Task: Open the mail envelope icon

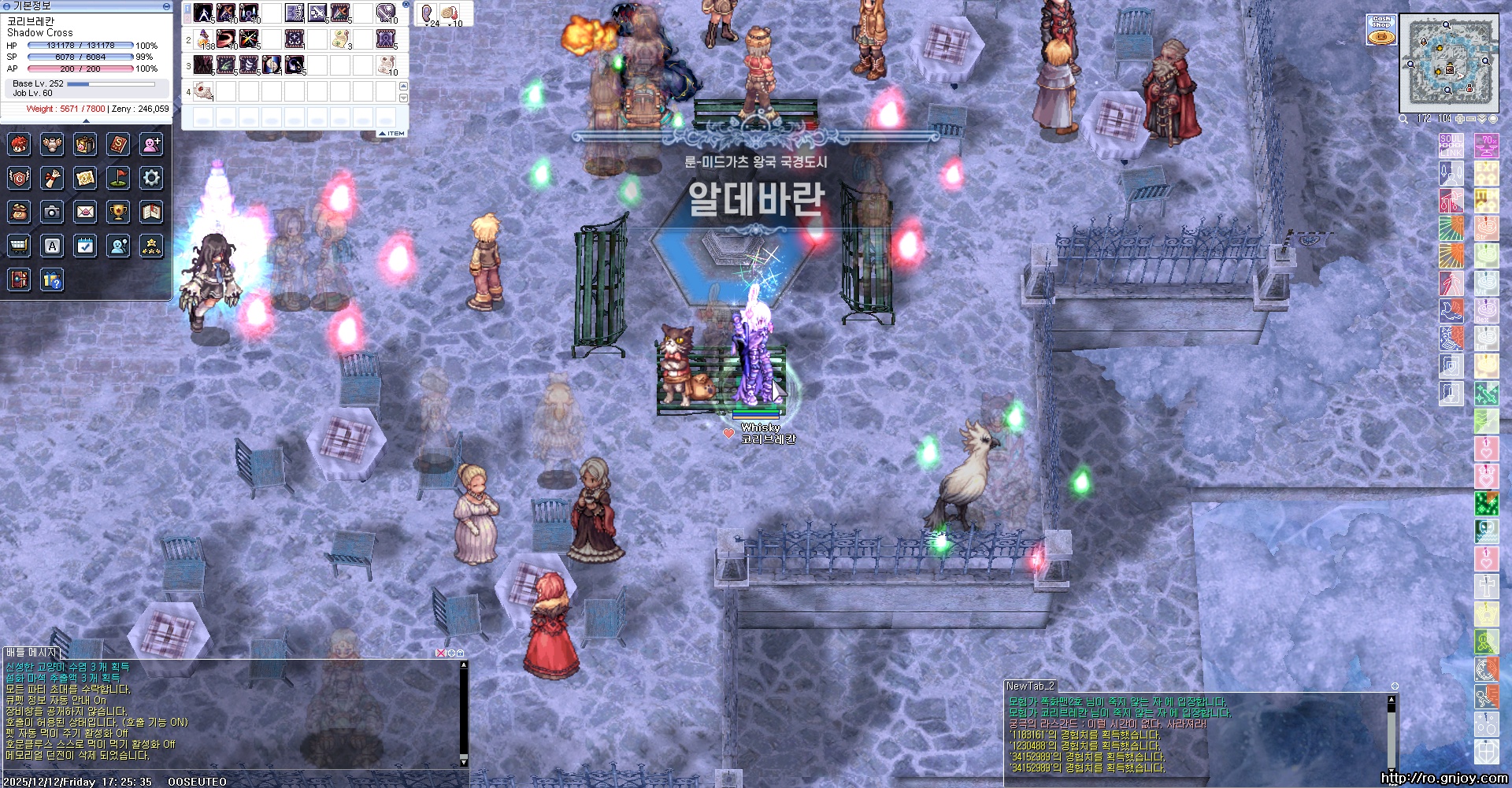Action: tap(85, 212)
